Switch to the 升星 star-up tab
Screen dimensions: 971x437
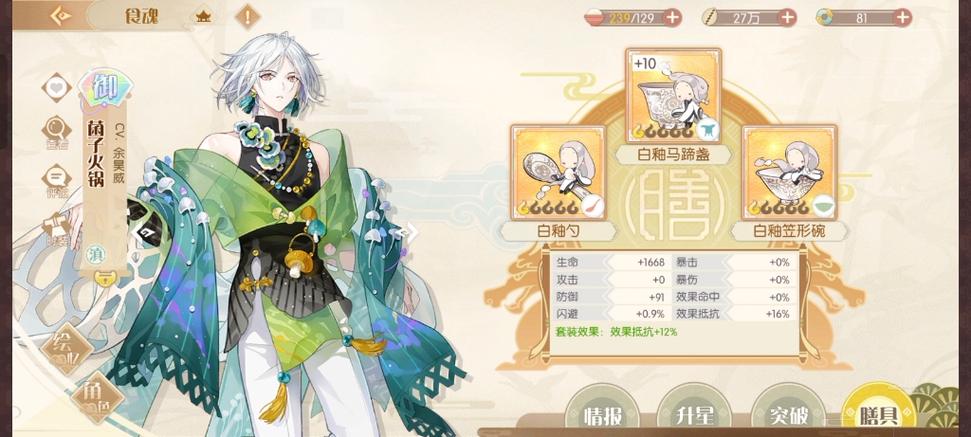click(x=702, y=415)
